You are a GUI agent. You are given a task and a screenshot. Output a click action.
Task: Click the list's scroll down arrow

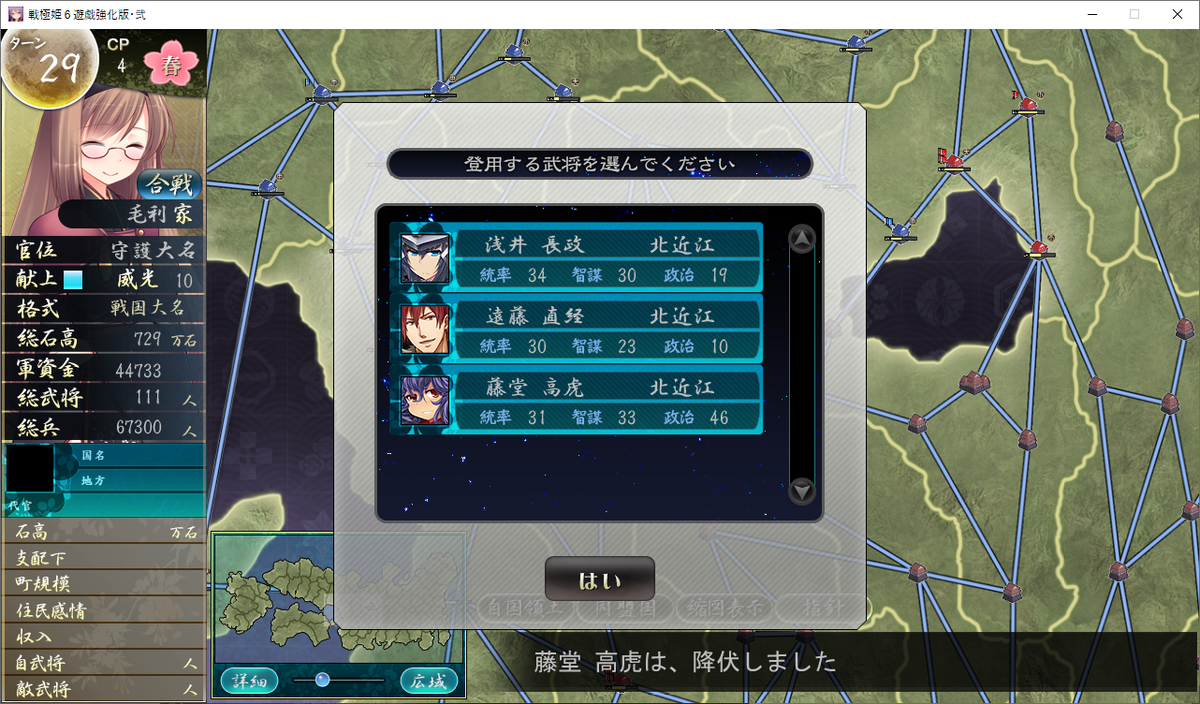click(802, 491)
